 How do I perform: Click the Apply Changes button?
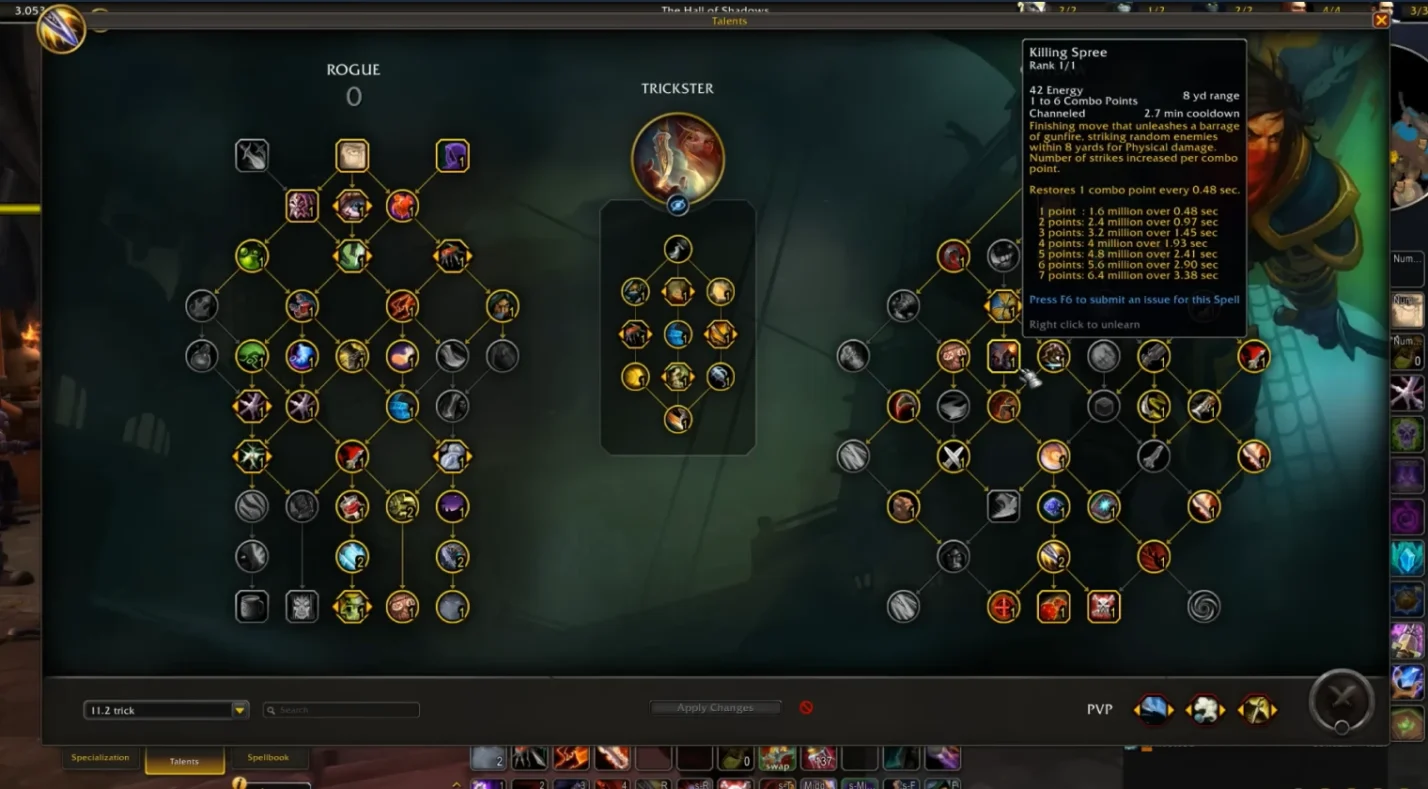(x=715, y=708)
